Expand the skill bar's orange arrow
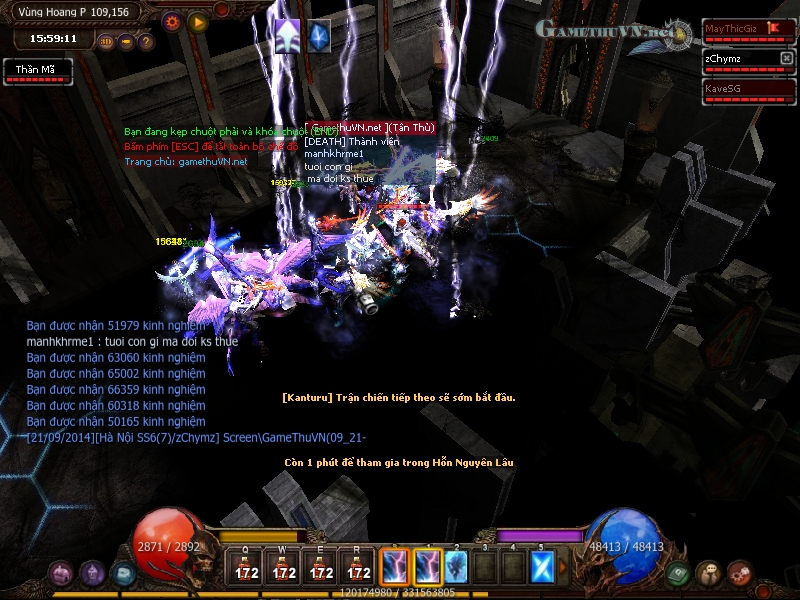 (x=563, y=567)
